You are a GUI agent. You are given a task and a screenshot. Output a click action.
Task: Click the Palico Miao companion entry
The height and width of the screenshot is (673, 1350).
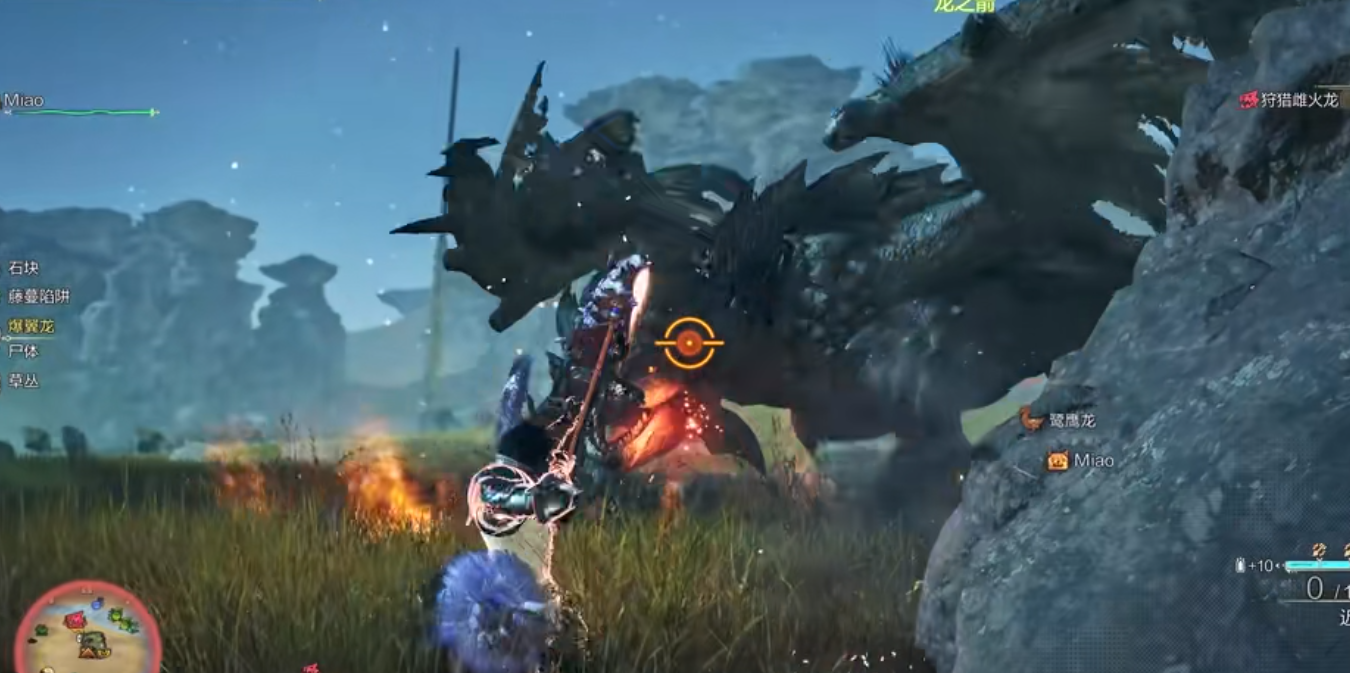click(1081, 461)
